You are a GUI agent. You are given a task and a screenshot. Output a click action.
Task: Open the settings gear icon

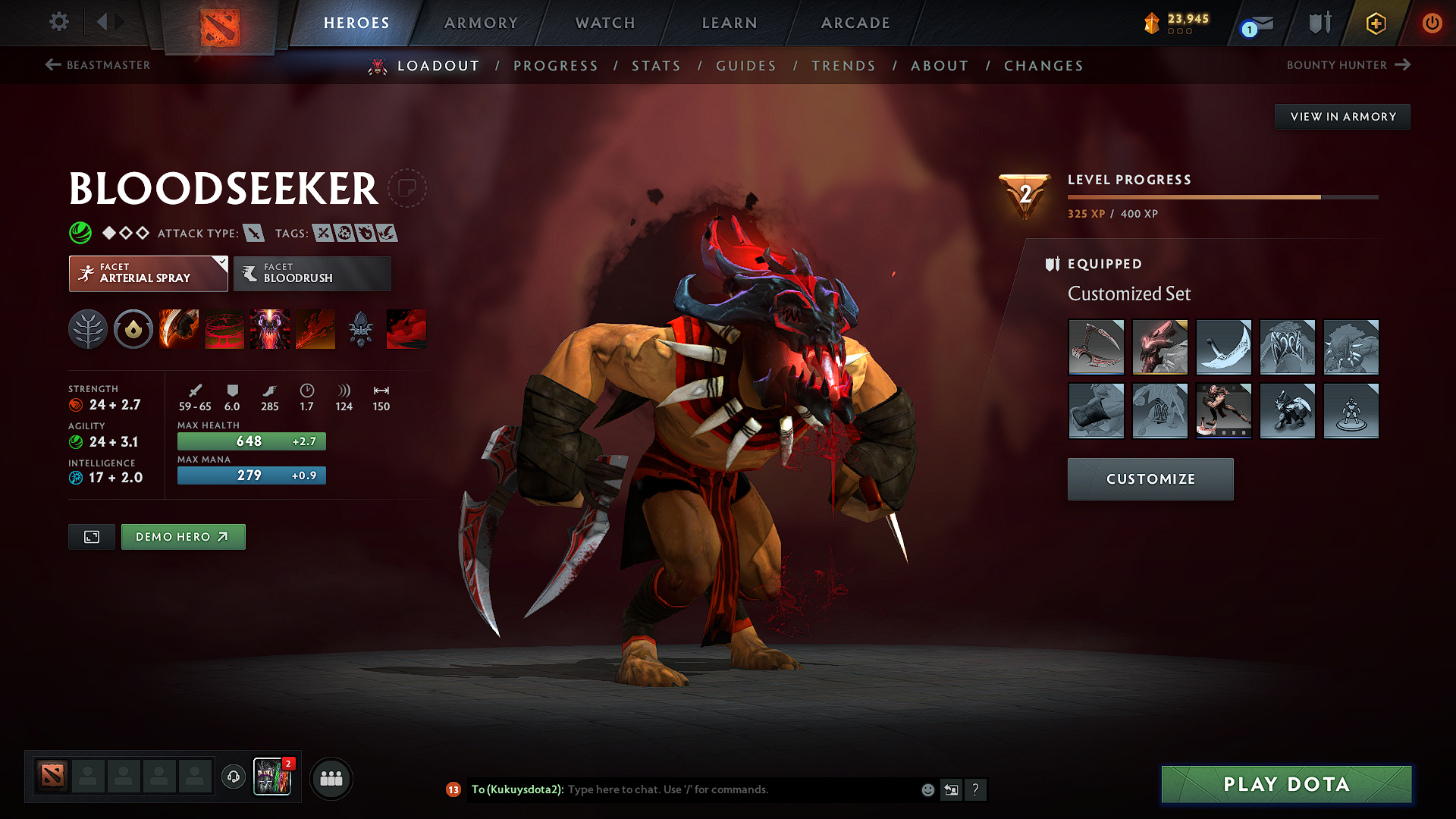pos(58,23)
